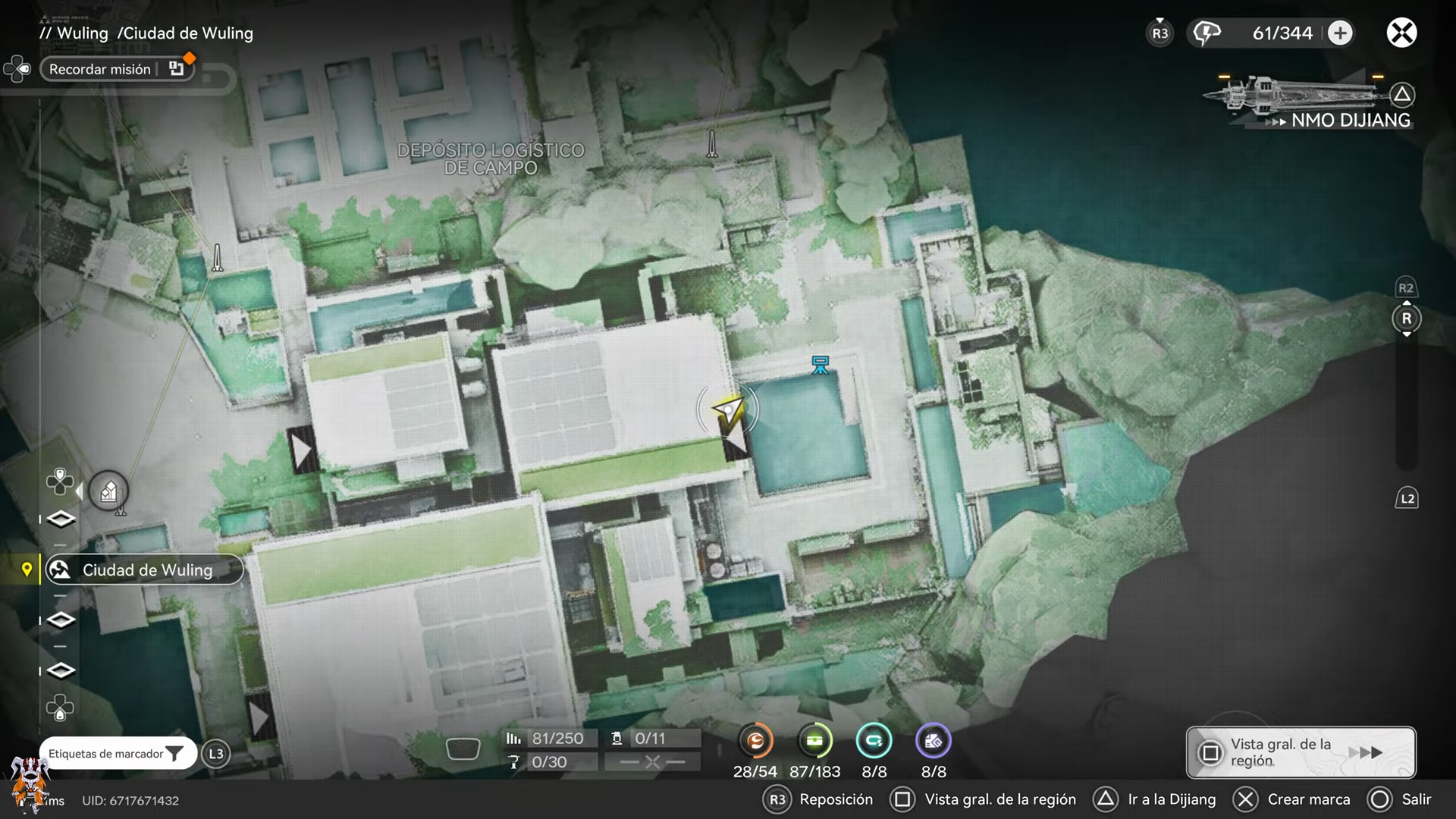Open Vista gral. de la región
Screen dimensions: 1456x819
point(1301,752)
